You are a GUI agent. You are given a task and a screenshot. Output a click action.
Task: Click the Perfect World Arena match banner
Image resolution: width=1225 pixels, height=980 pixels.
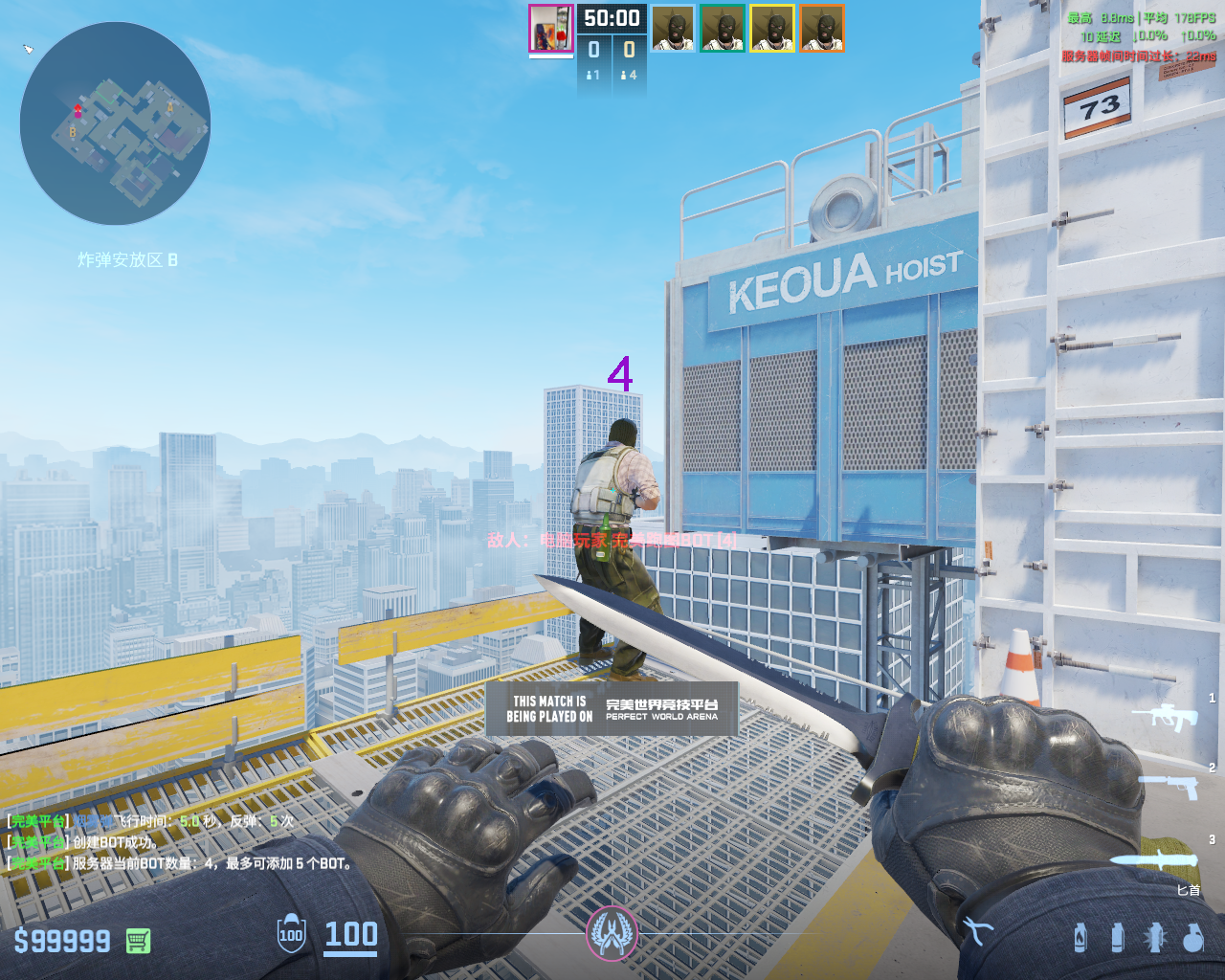[612, 708]
